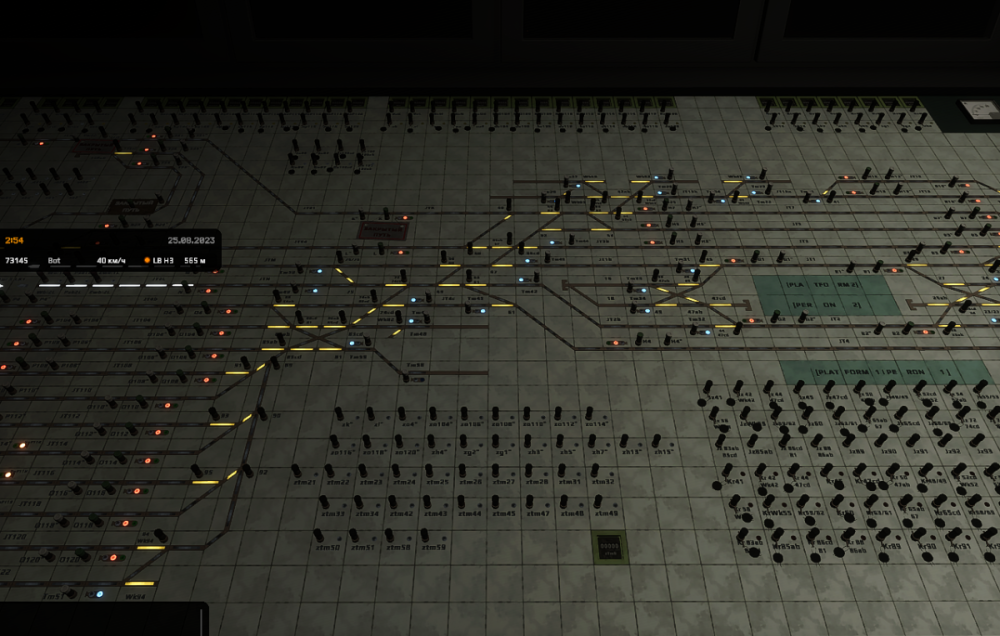Activate the ztm50 button
Viewport: 1000px width, 636px height.
319,535
